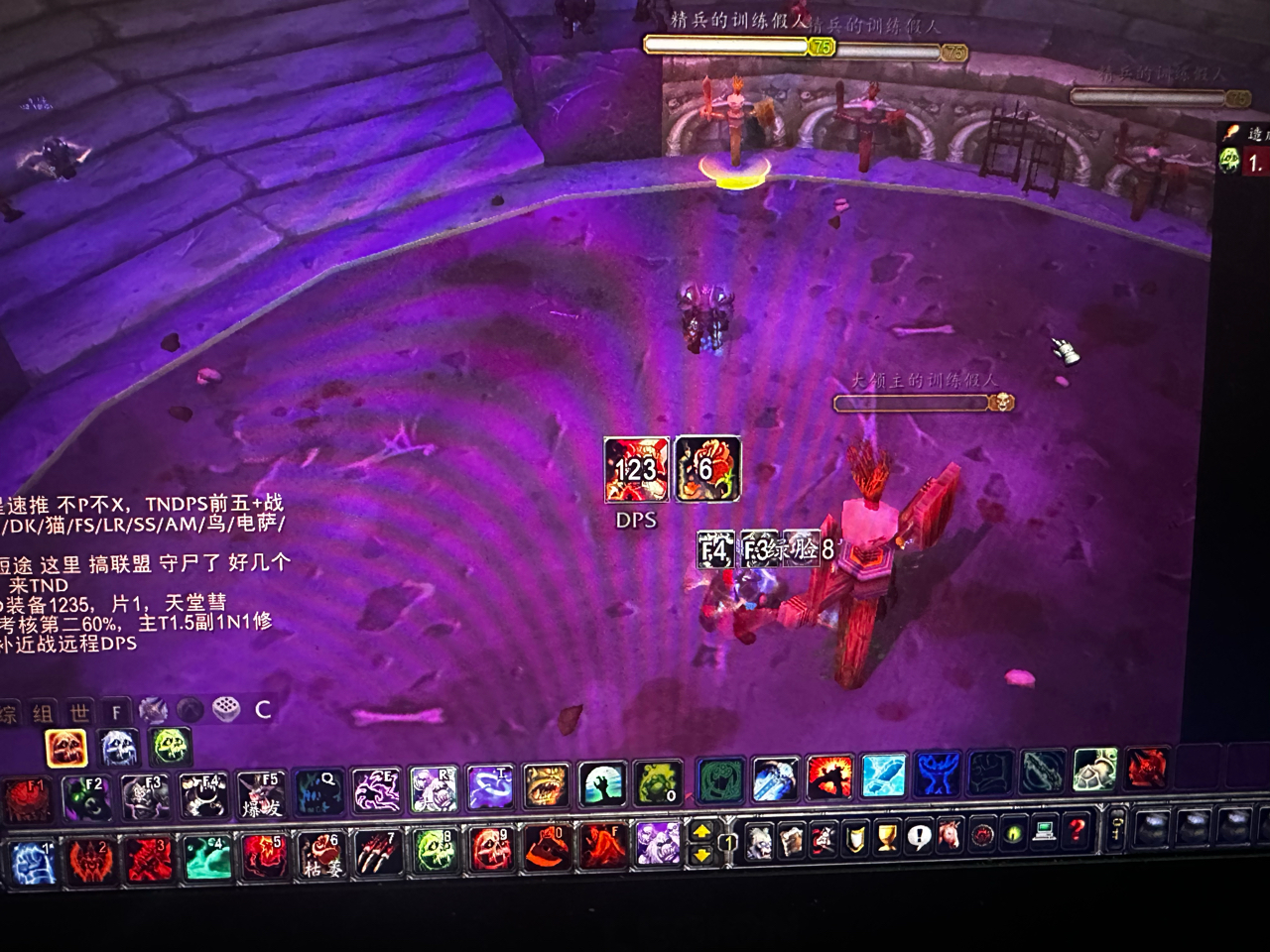The height and width of the screenshot is (952, 1270).
Task: Activate the 爆发 ability bound to F5
Action: pos(262,794)
